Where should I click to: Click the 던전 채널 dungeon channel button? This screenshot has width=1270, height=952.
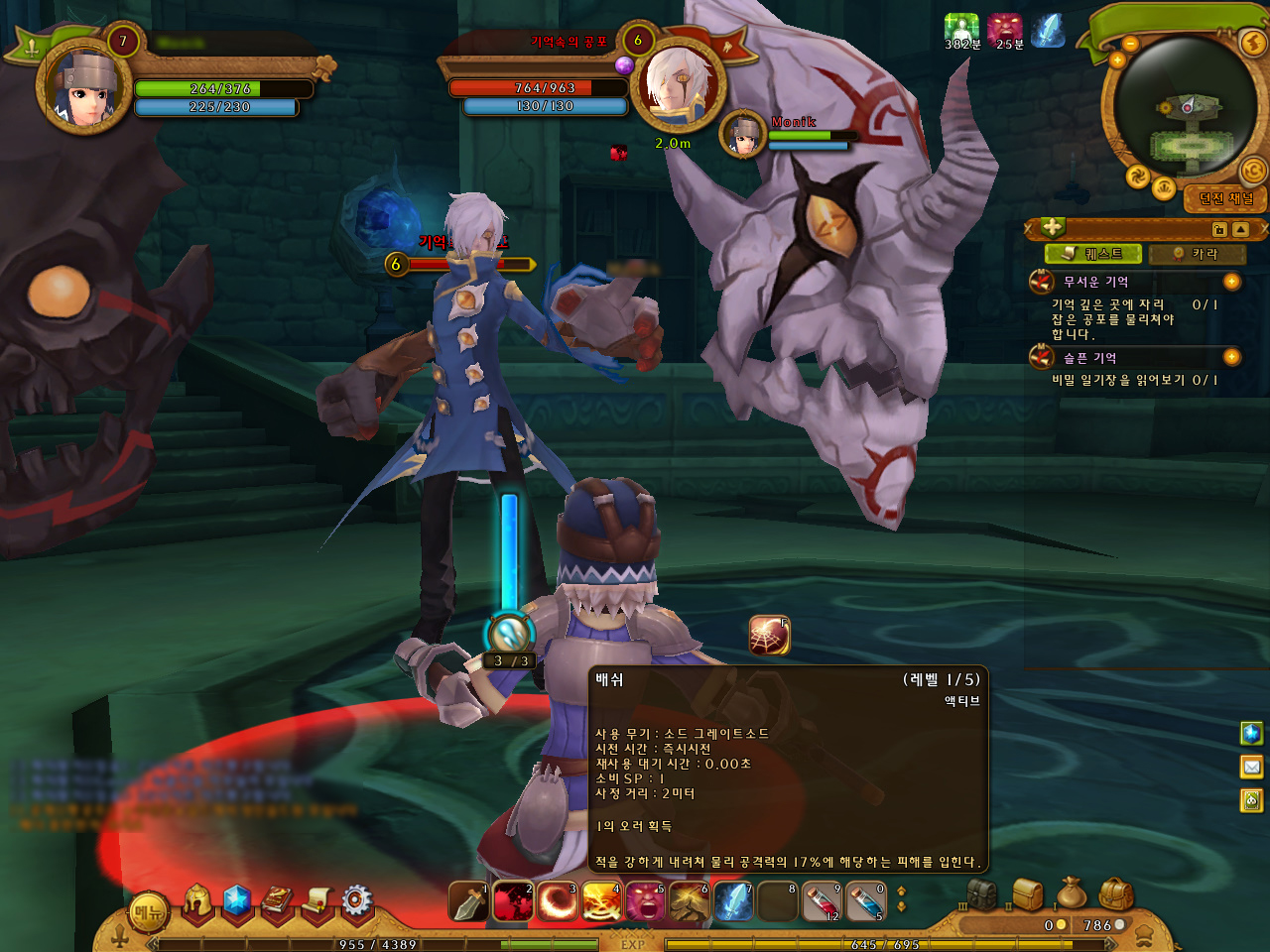tap(1226, 198)
